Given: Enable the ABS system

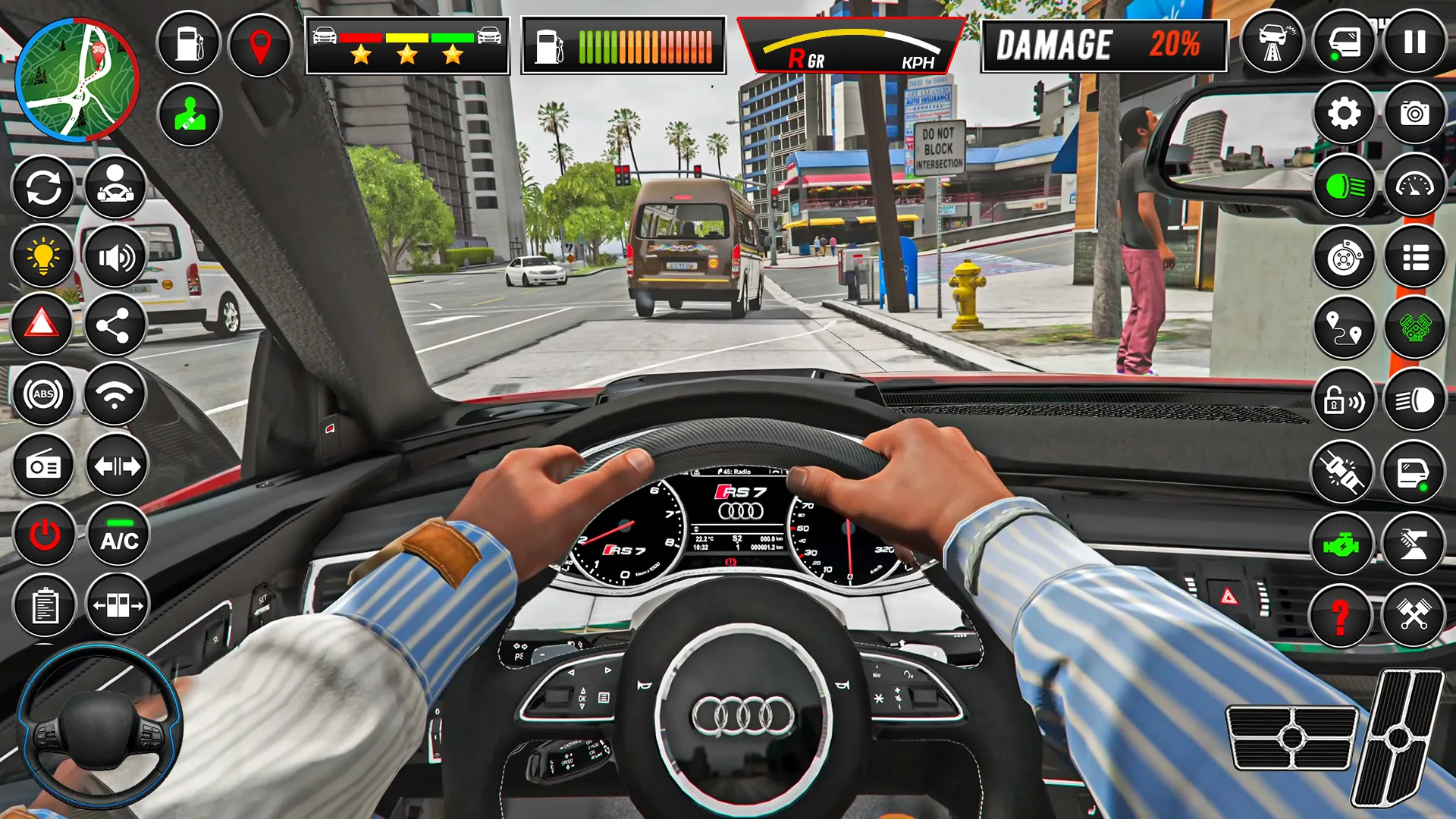Looking at the screenshot, I should point(43,394).
